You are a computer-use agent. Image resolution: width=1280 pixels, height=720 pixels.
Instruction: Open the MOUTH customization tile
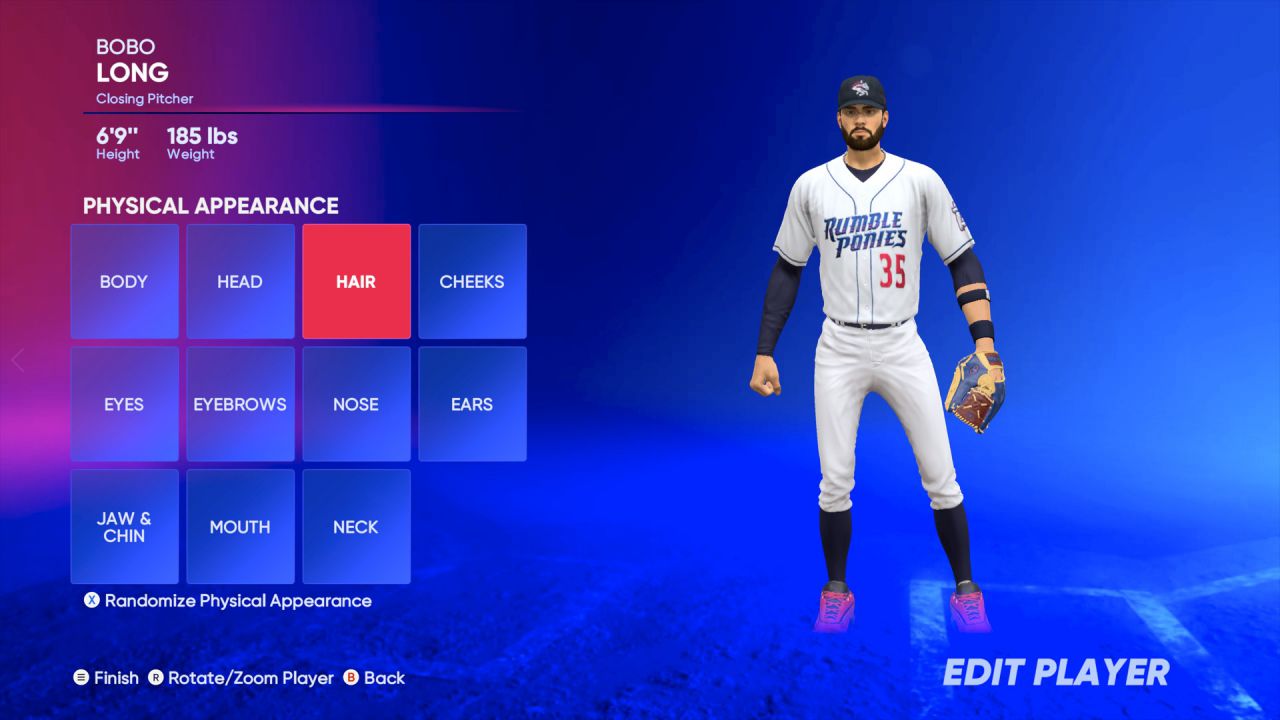(239, 526)
